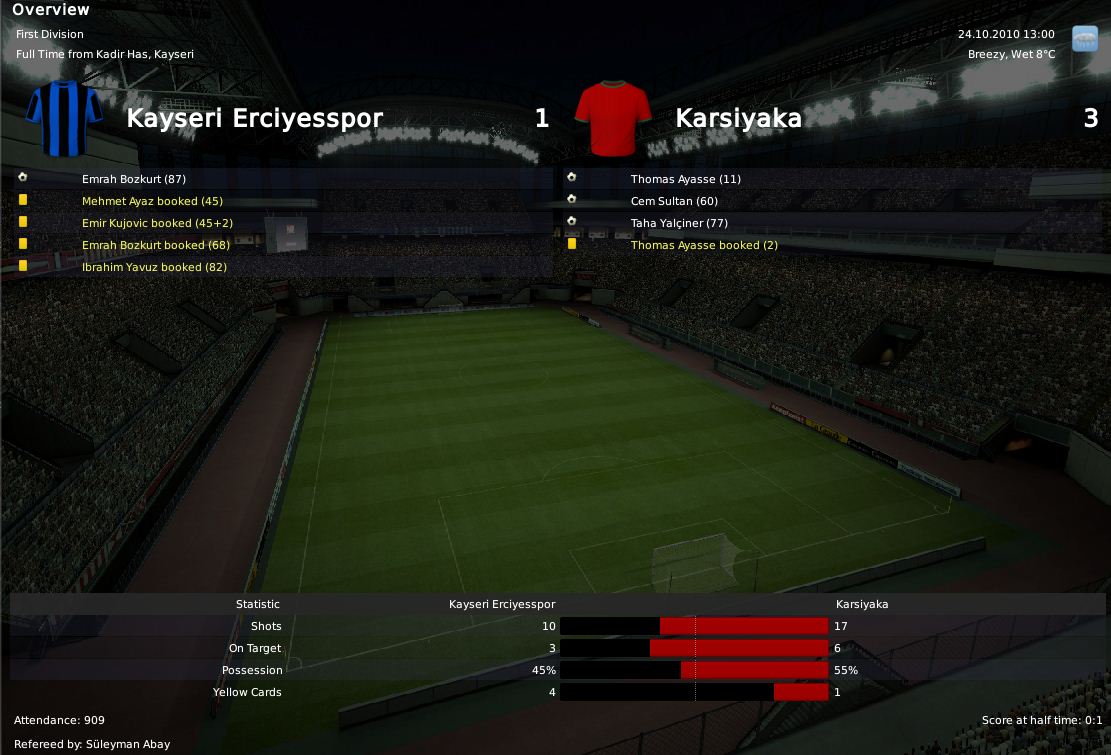Select the Shots statistic row
Image resolution: width=1111 pixels, height=755 pixels.
266,626
